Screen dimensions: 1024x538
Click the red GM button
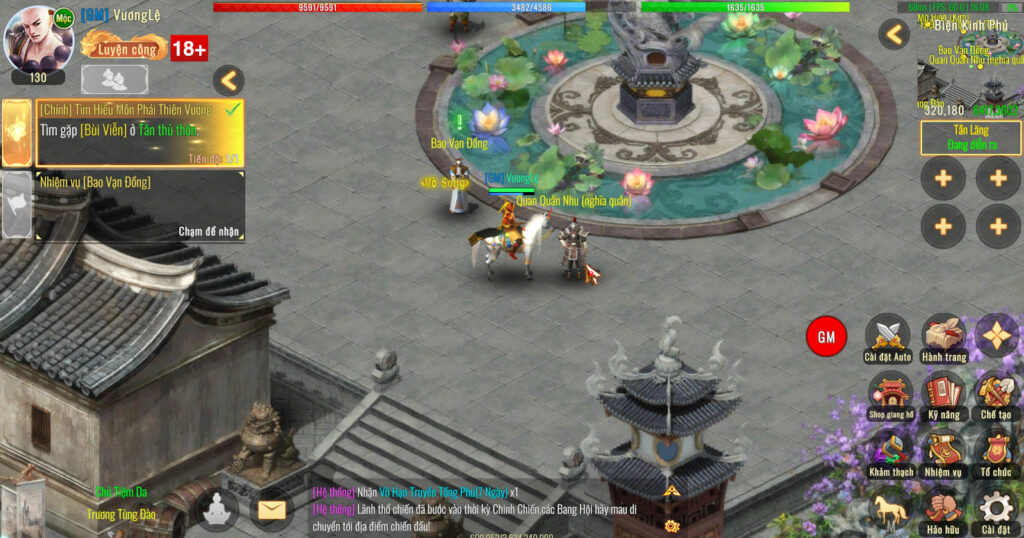826,337
